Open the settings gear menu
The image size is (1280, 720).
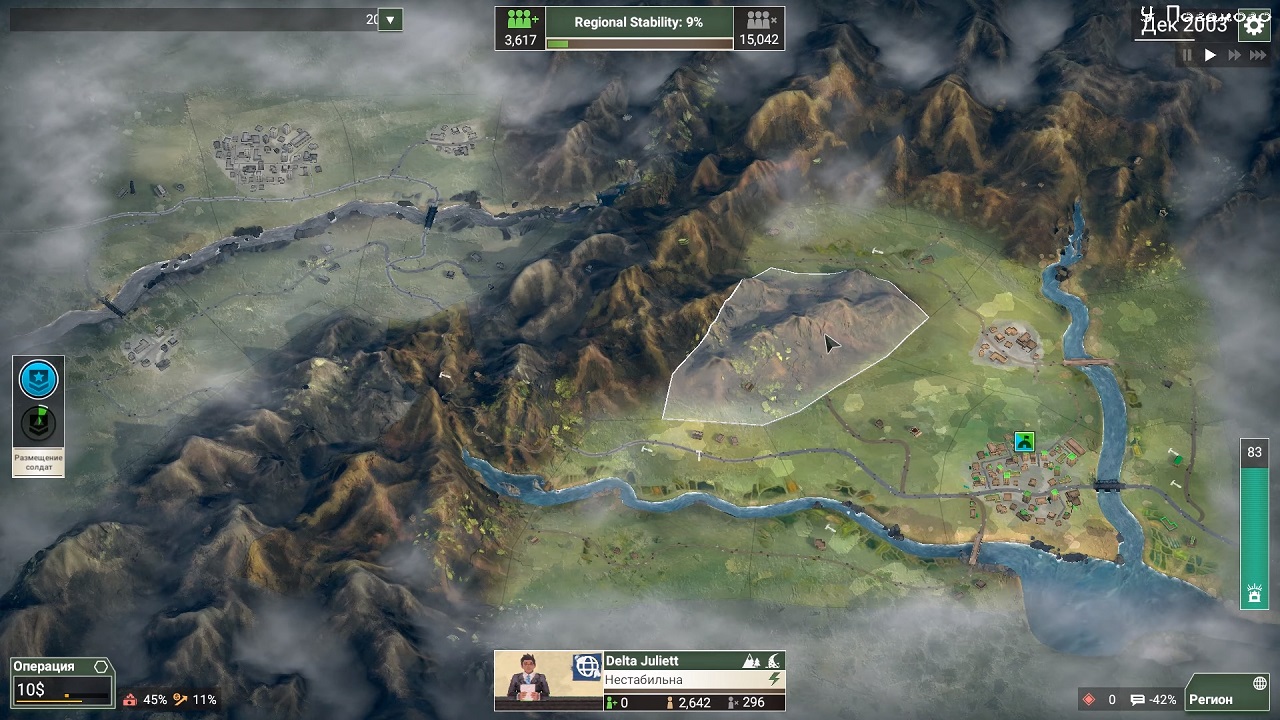coord(1254,26)
